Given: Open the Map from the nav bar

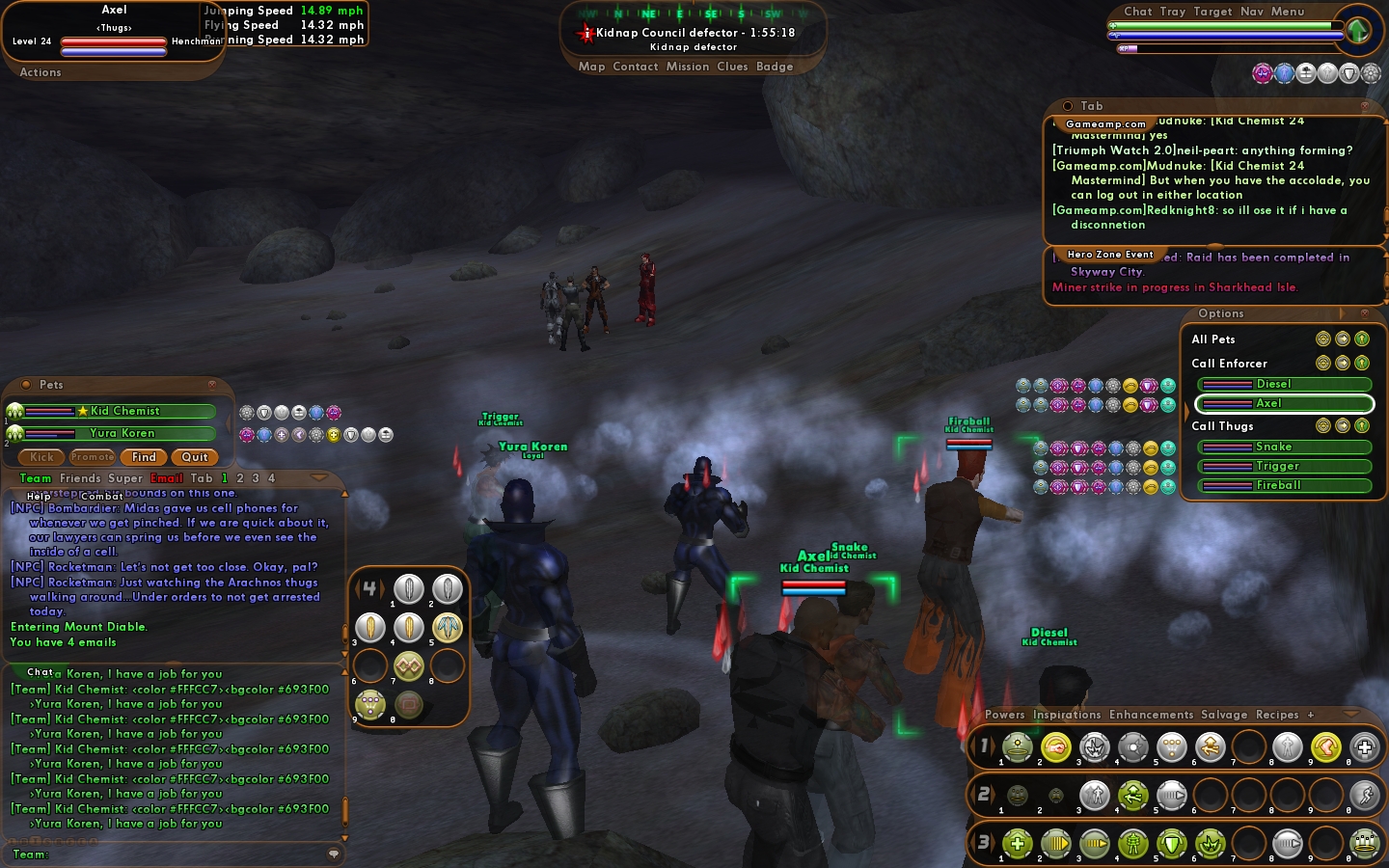Looking at the screenshot, I should coord(591,67).
